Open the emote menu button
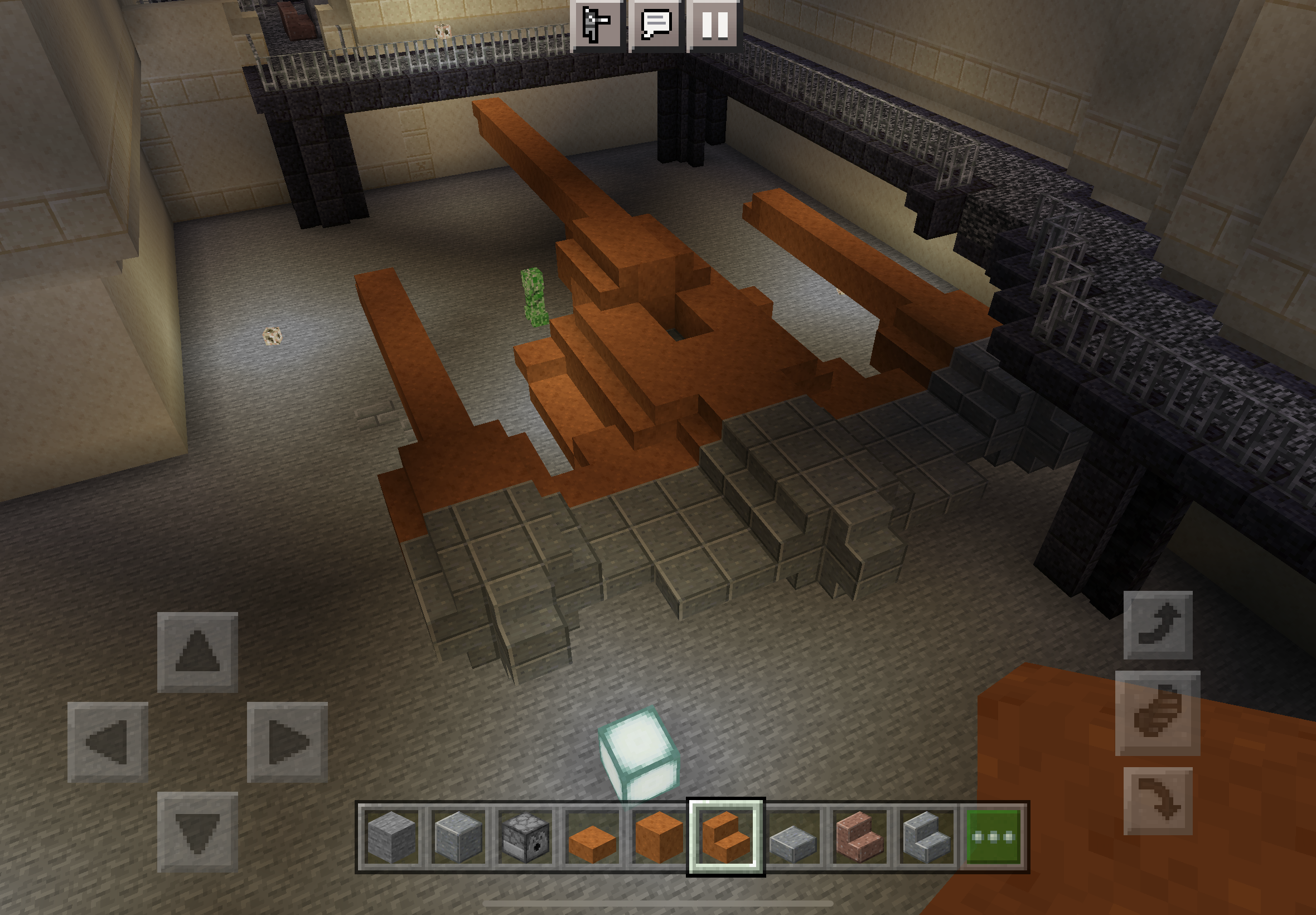 596,25
